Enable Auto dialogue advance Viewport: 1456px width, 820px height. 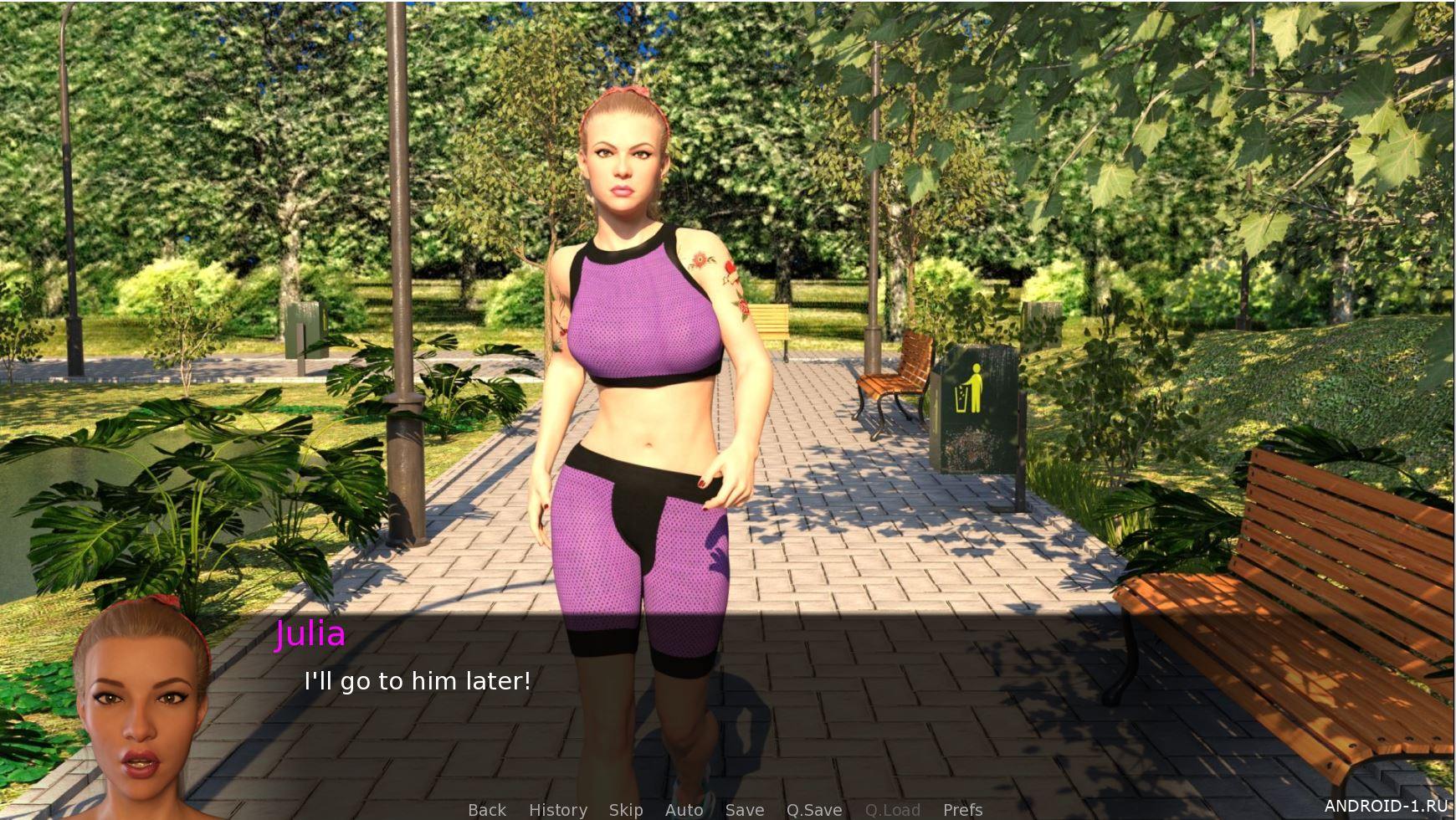pyautogui.click(x=684, y=809)
